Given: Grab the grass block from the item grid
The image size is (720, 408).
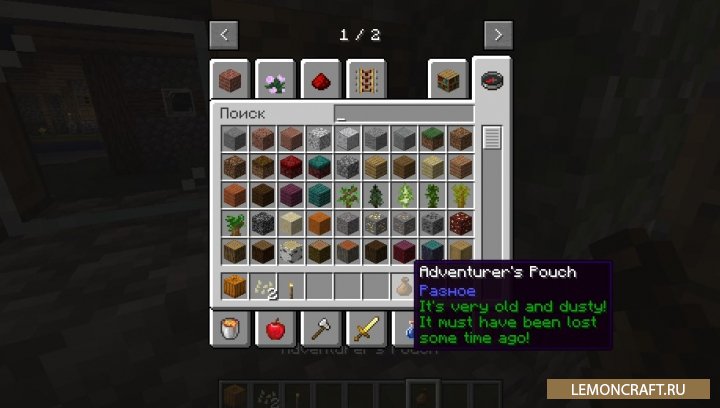Looking at the screenshot, I should [432, 139].
